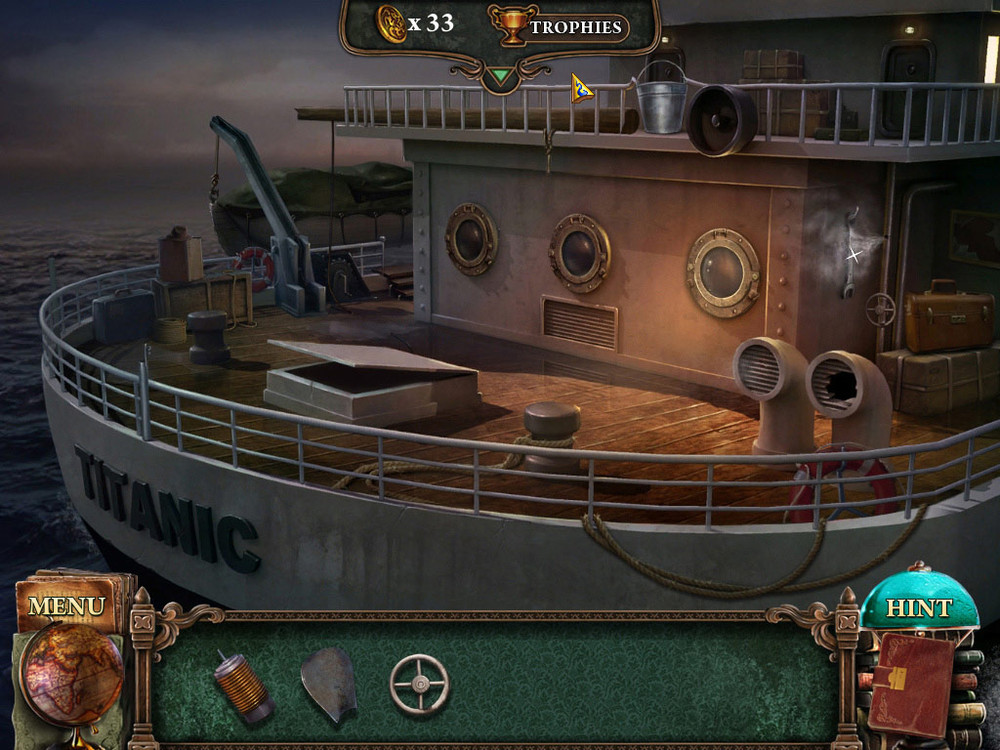Choose the valve wheel inventory item
Screen dimensions: 1000x750
click(x=419, y=684)
